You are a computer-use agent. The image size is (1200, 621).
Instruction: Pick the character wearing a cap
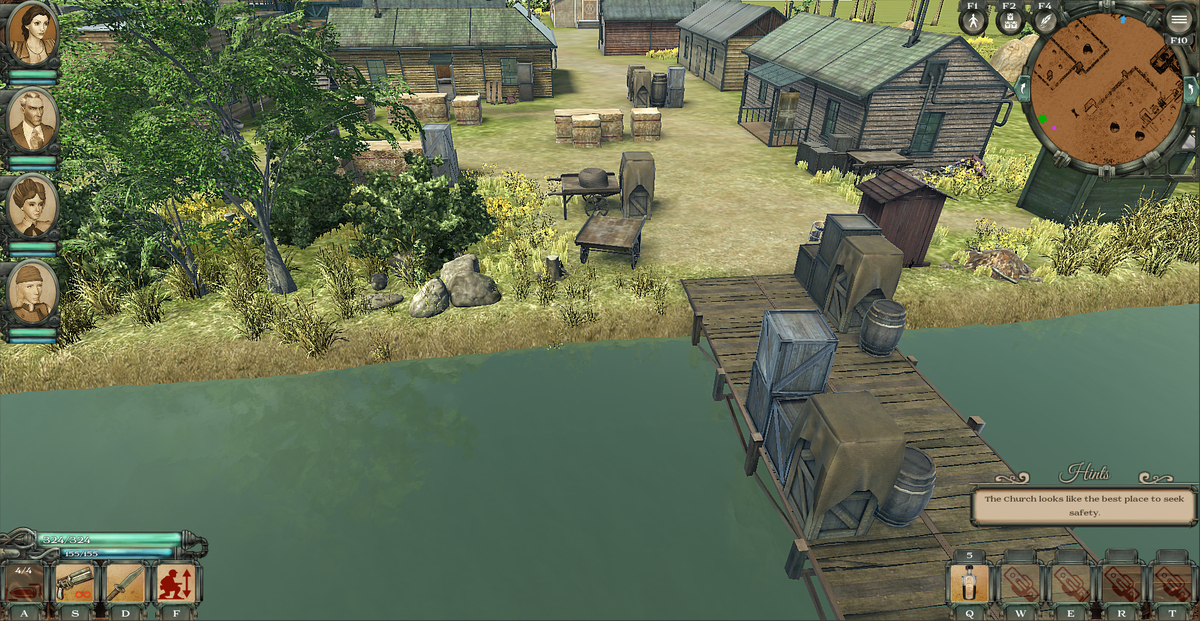[x=32, y=291]
